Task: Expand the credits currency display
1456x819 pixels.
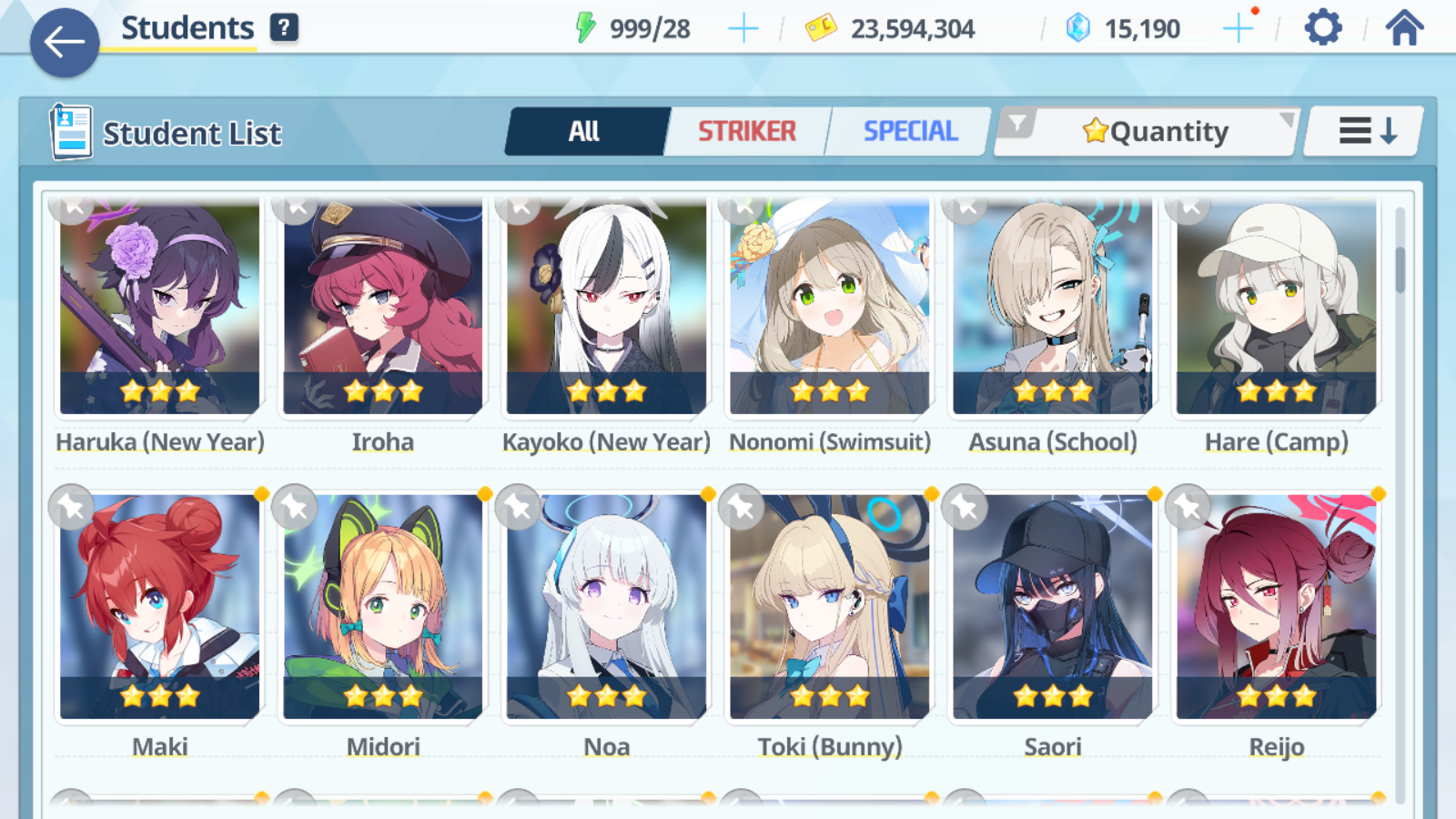Action: 890,28
